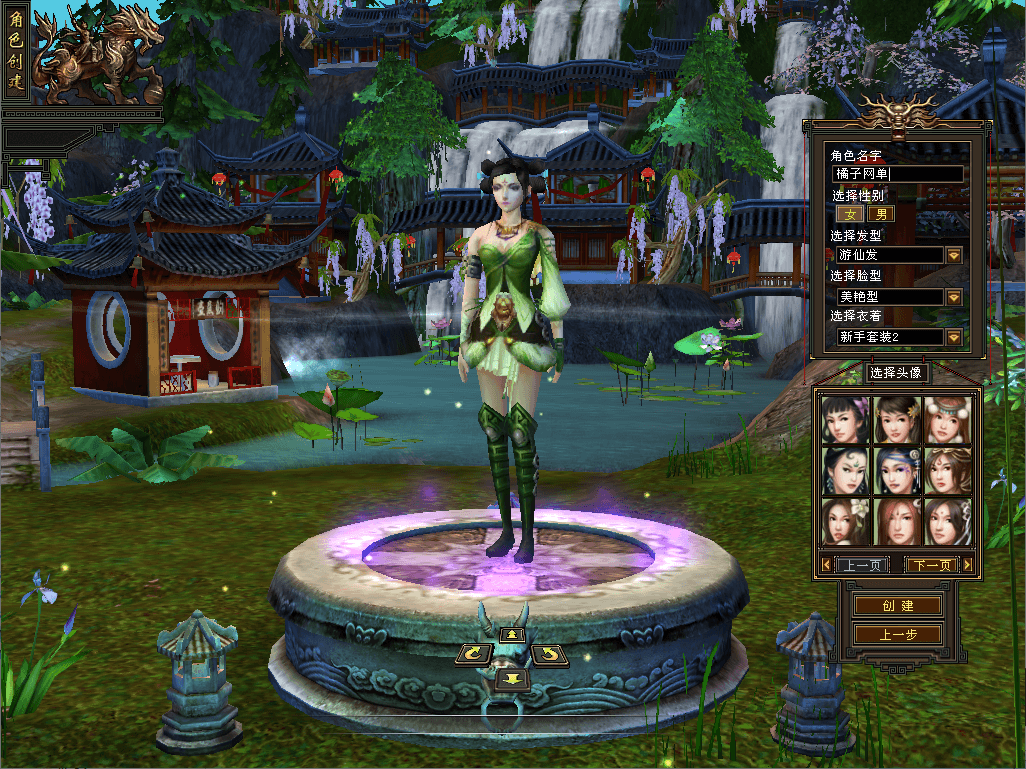Open the hairstyle dropdown showing 游仙发
Screen dimensions: 1026x769
[x=953, y=255]
